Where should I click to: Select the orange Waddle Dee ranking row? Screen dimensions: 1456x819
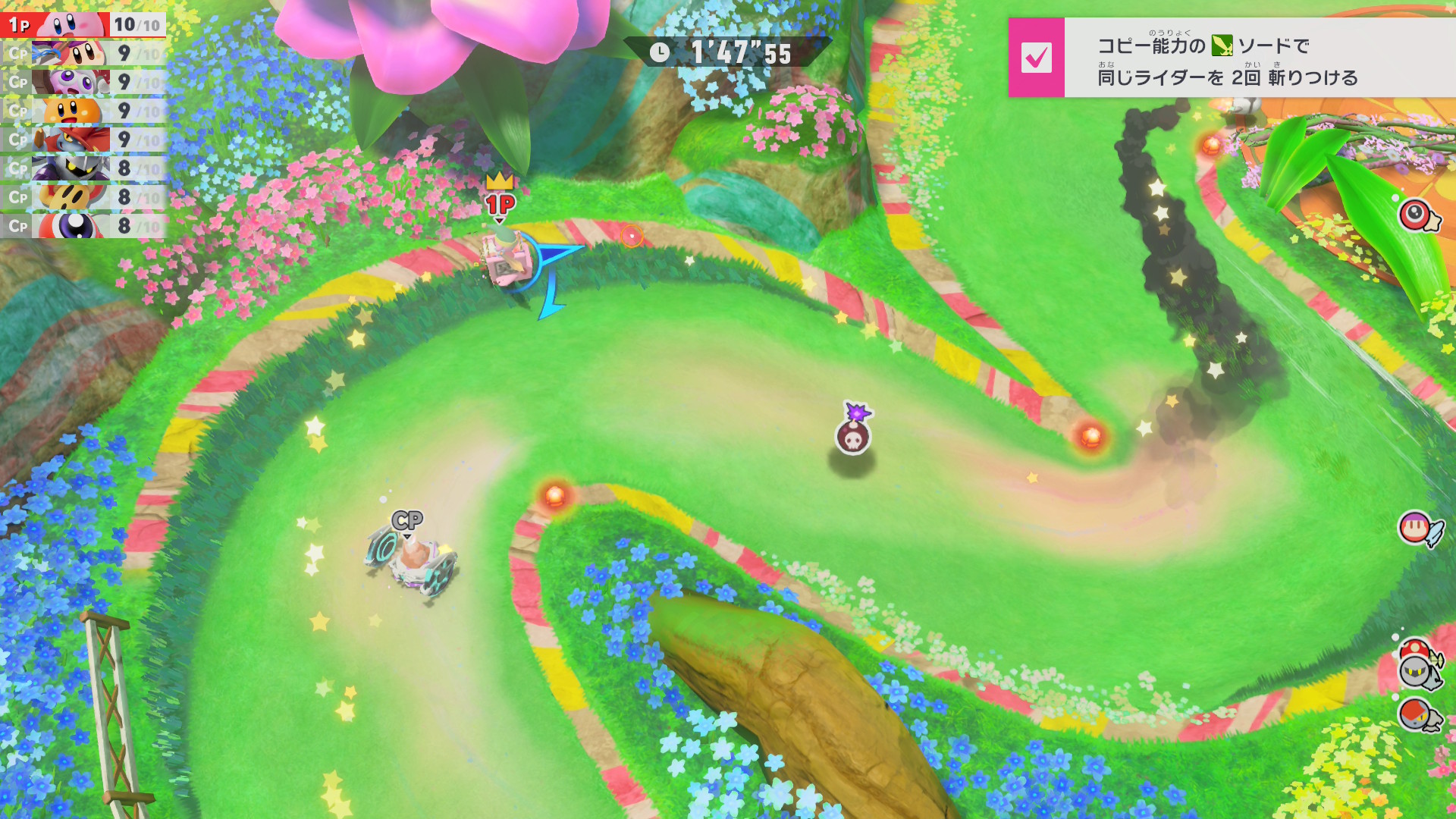click(x=83, y=111)
